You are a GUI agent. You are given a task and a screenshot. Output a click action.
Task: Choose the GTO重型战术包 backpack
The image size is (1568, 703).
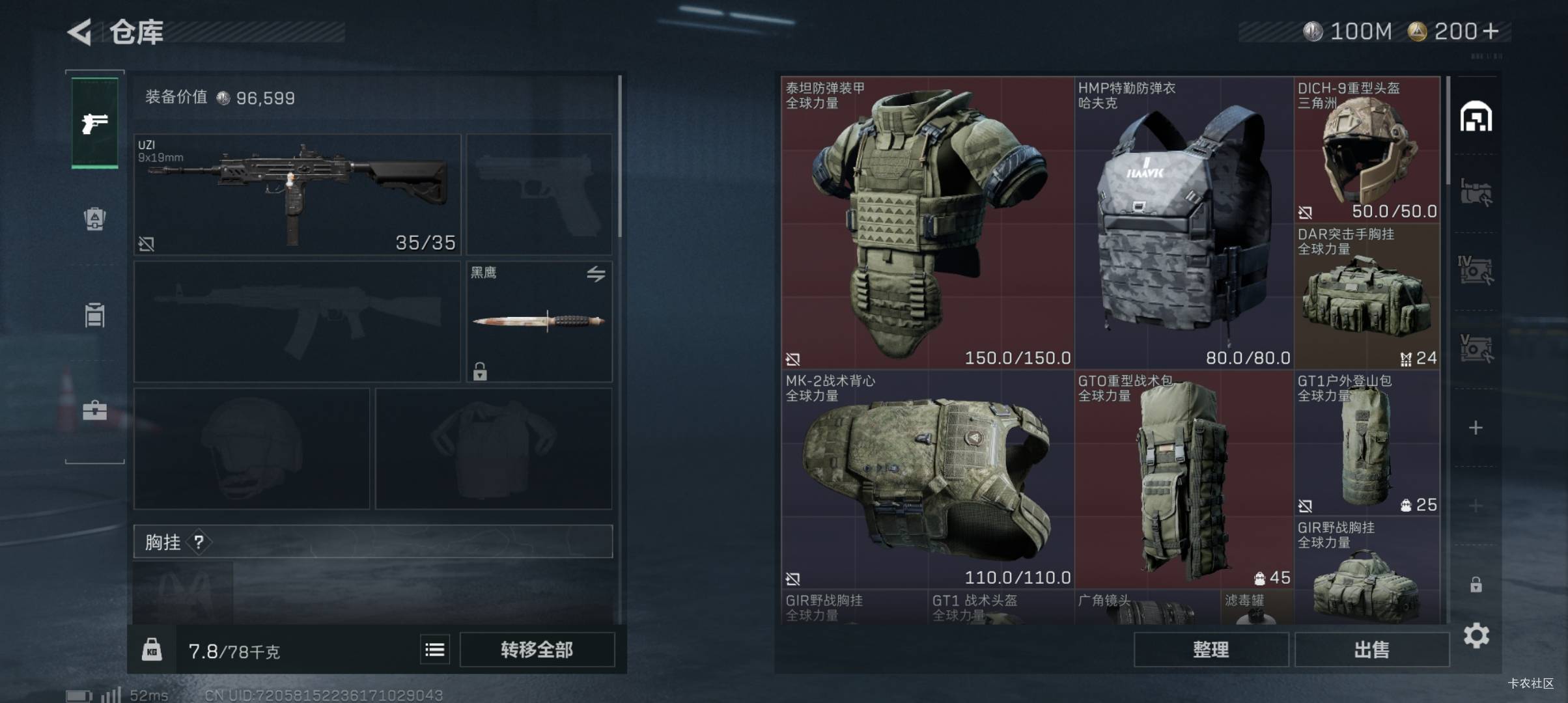click(1183, 479)
